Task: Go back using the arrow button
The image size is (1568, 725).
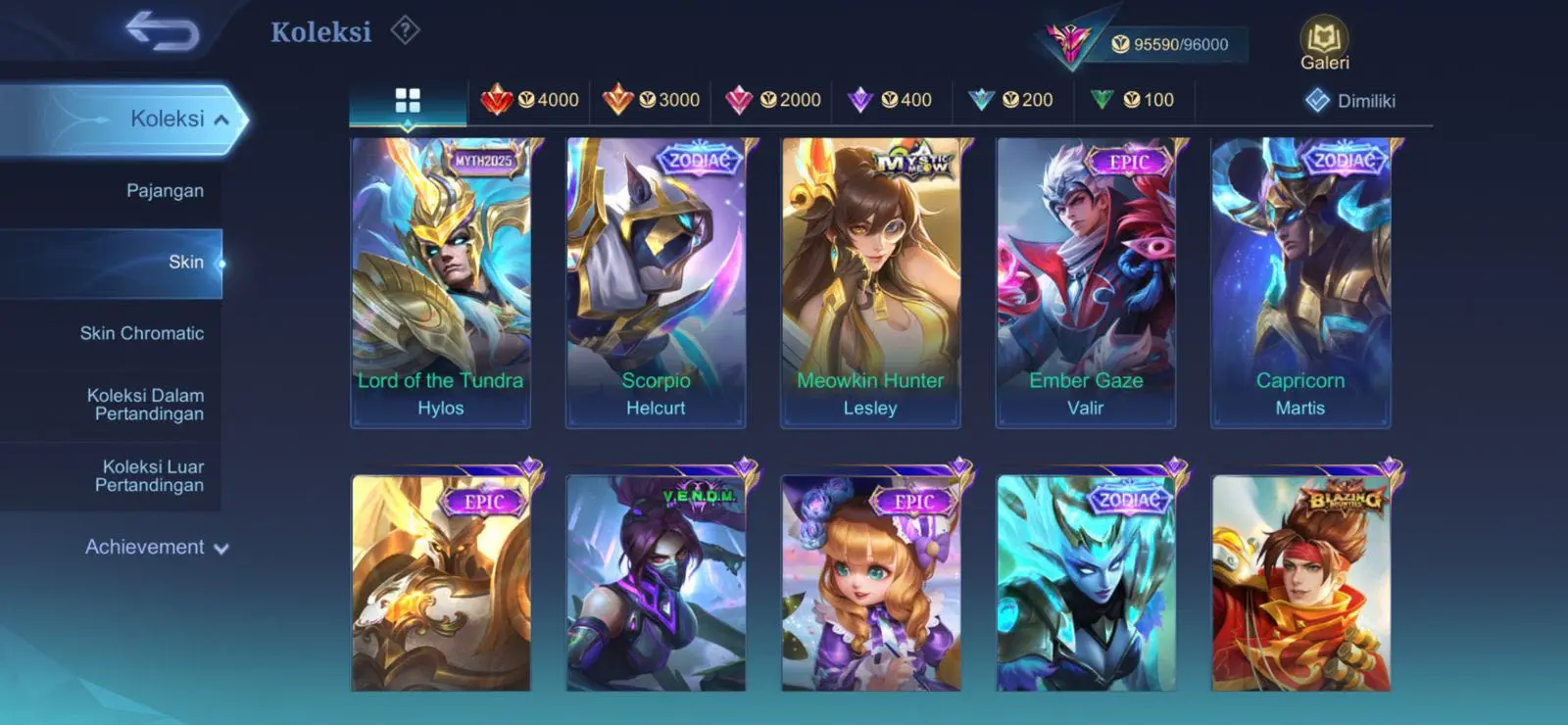Action: click(x=162, y=30)
